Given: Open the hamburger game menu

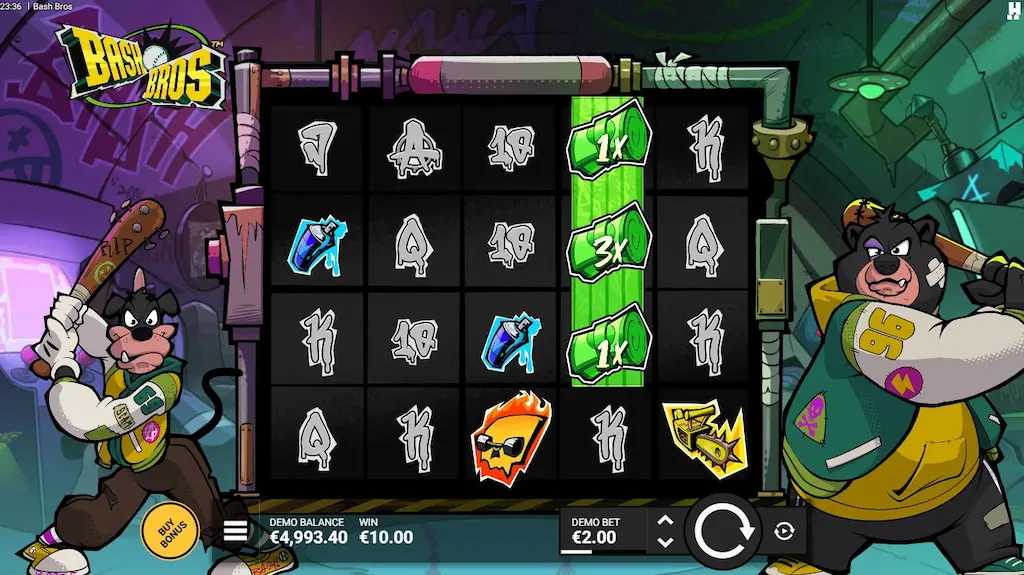Looking at the screenshot, I should pyautogui.click(x=235, y=531).
